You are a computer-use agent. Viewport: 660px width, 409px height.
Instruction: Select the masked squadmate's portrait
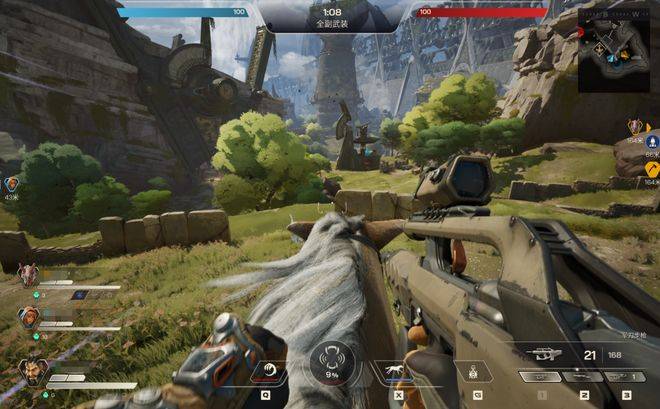pos(27,276)
